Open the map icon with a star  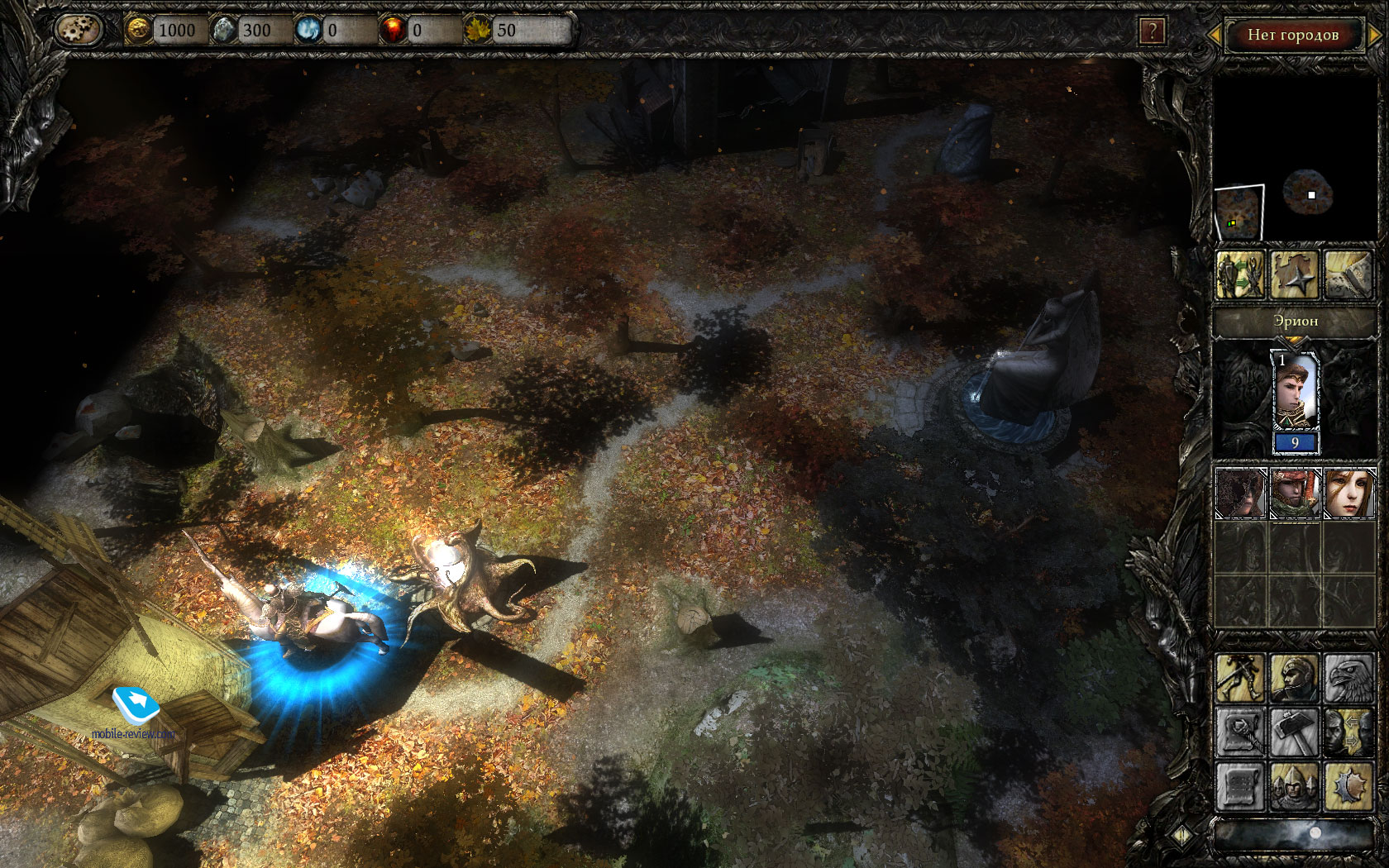[x=1294, y=274]
